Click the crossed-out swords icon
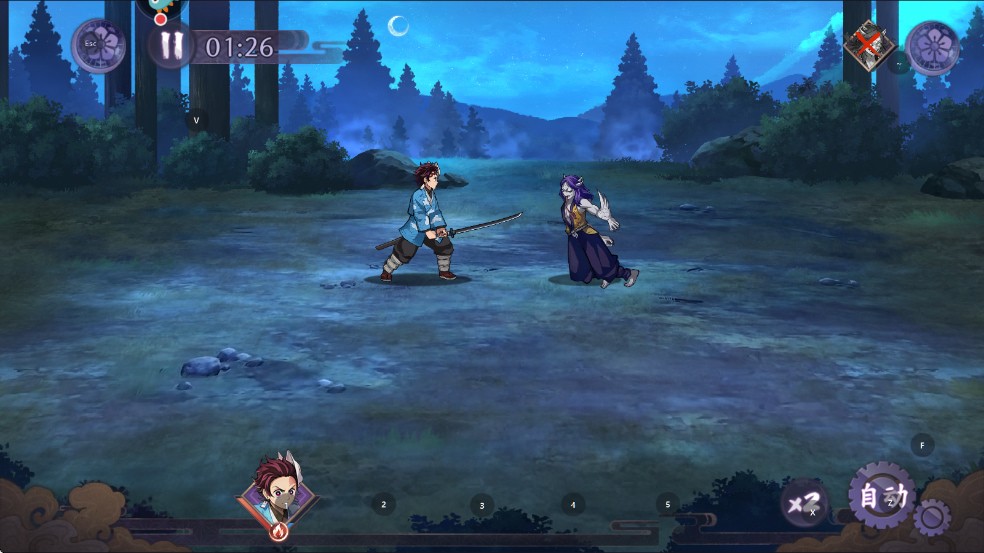Image resolution: width=984 pixels, height=553 pixels. coord(866,46)
